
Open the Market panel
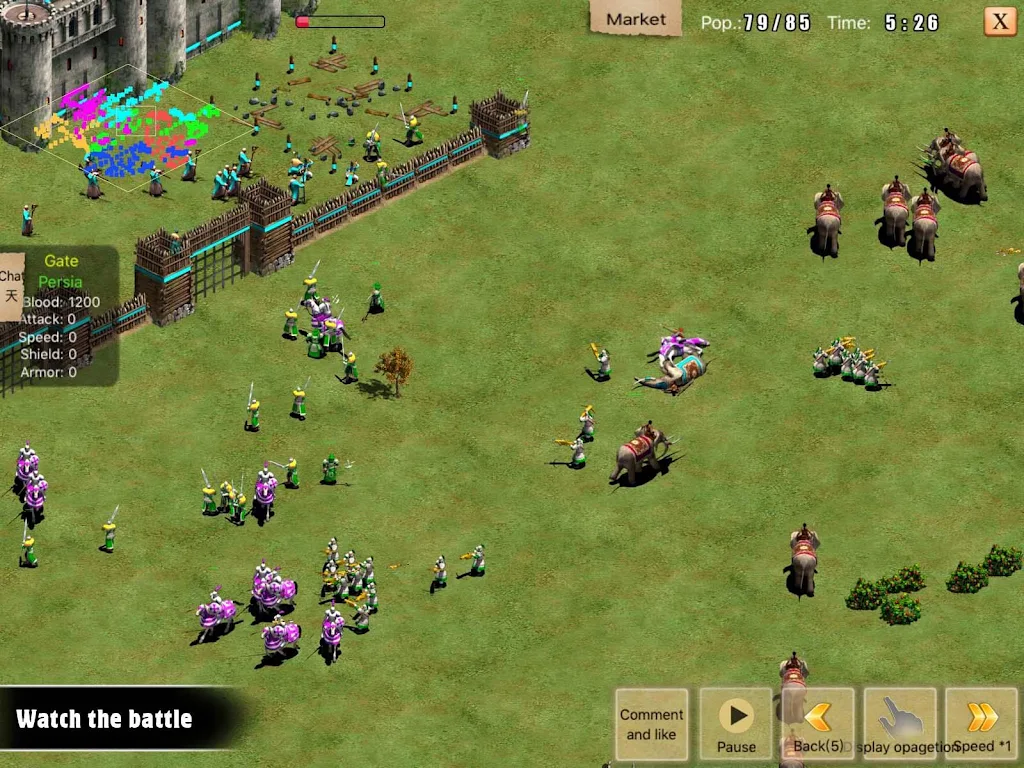pyautogui.click(x=635, y=19)
